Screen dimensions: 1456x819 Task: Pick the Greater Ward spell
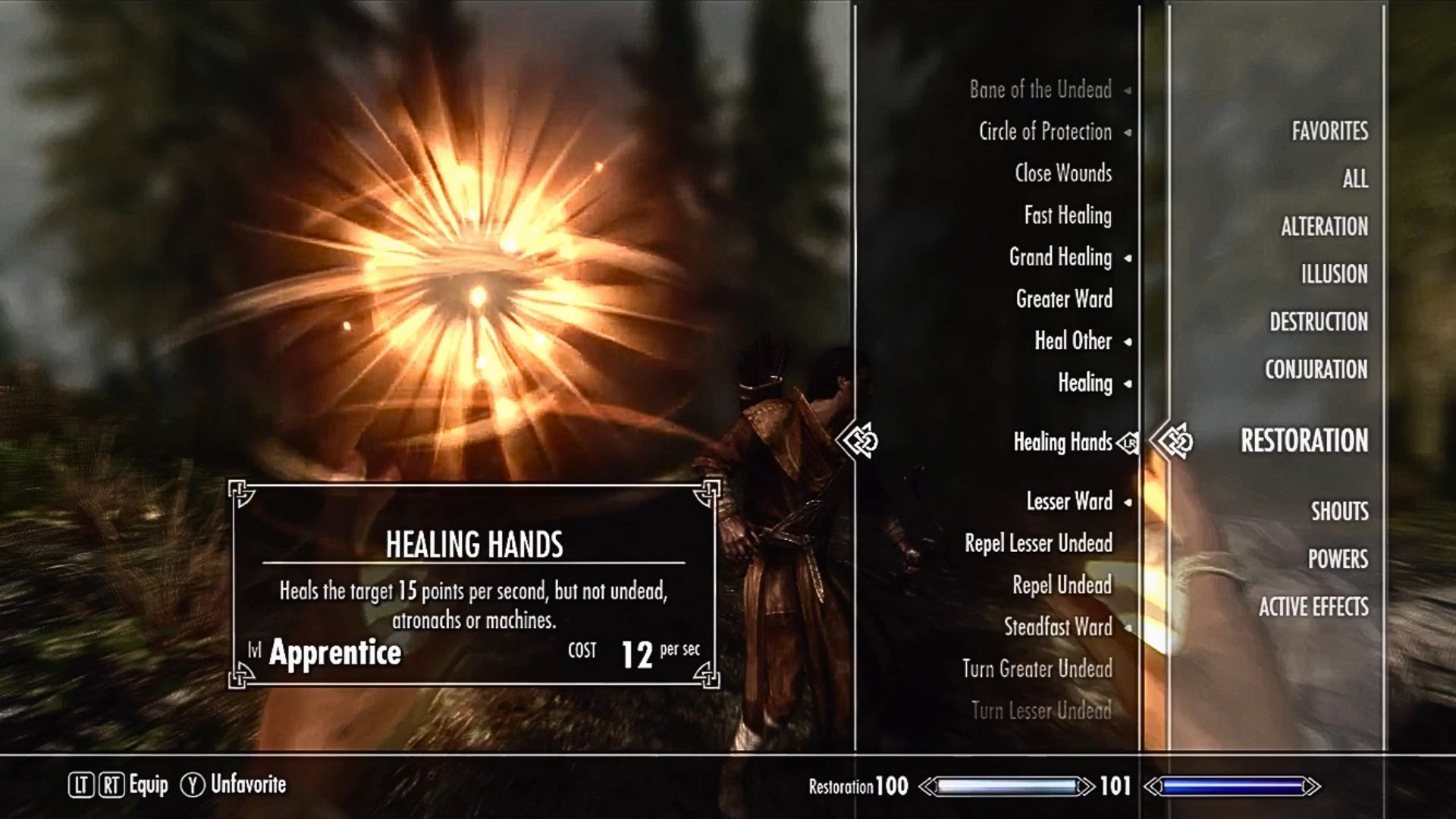pos(1064,300)
